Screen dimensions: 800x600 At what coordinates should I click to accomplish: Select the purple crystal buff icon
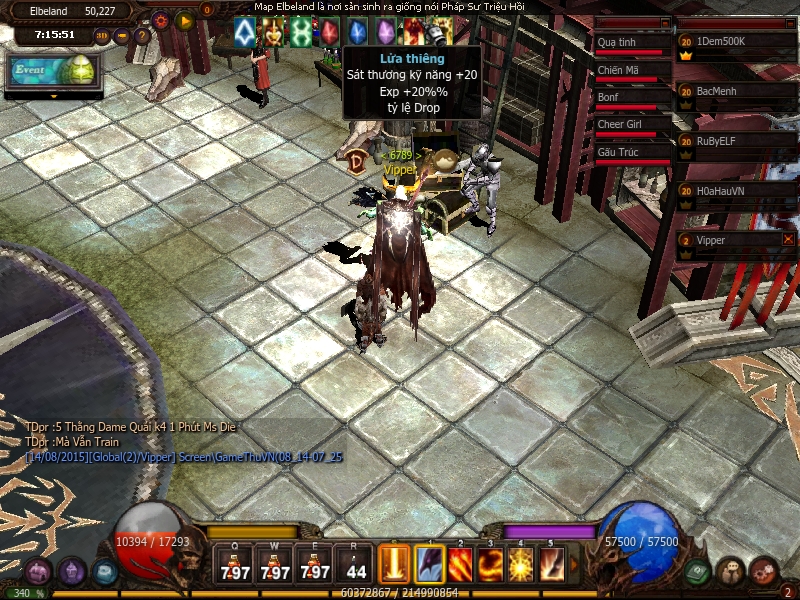(384, 33)
